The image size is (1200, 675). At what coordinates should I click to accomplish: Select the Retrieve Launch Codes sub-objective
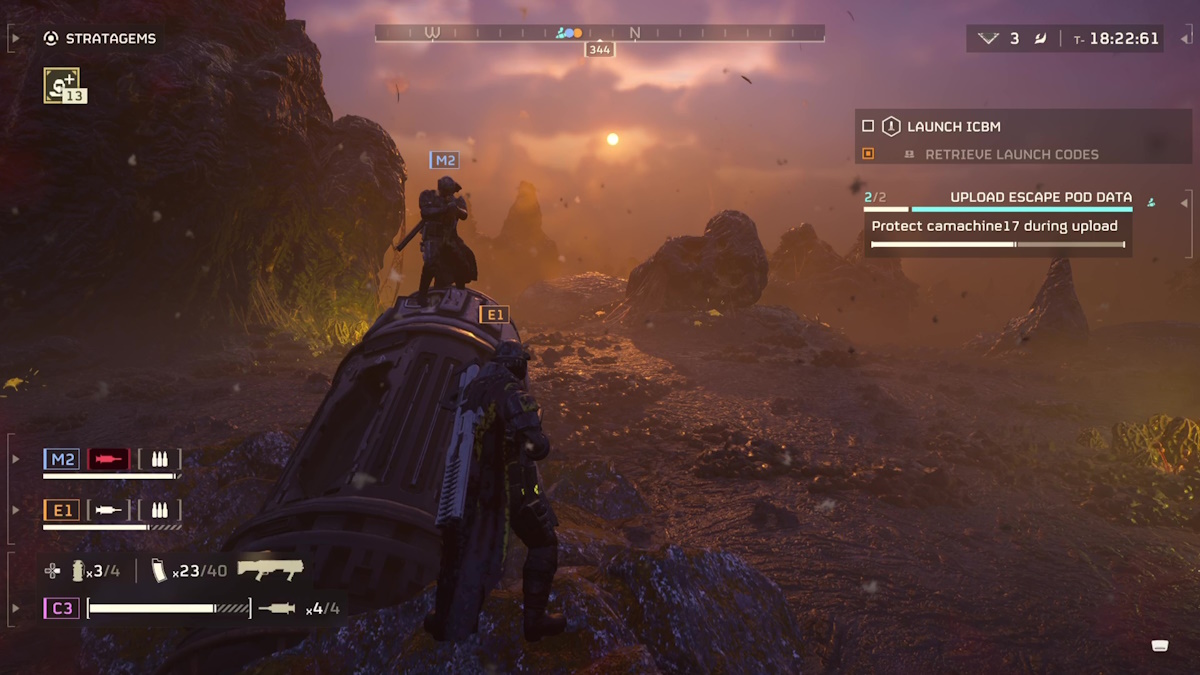(x=1011, y=155)
